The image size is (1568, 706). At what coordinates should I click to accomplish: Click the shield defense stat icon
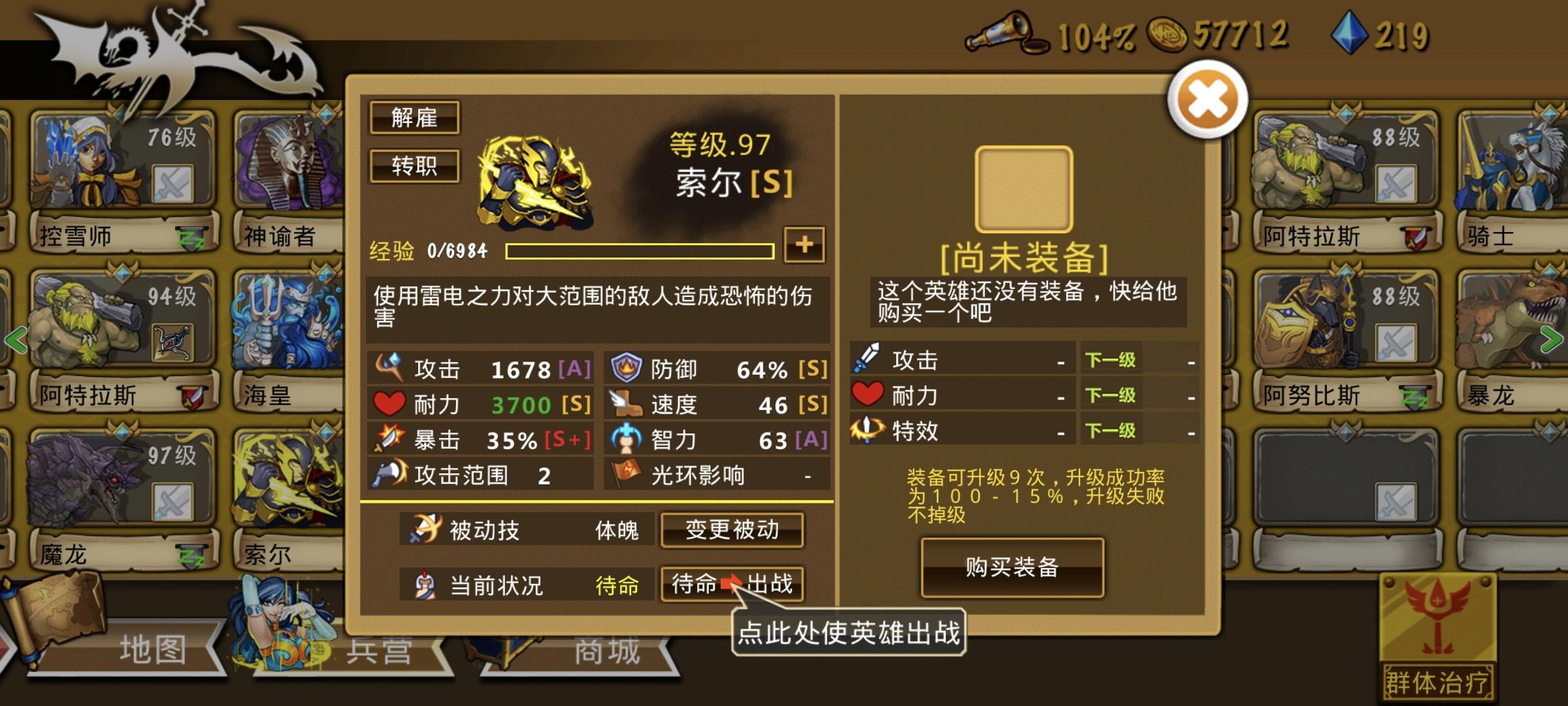click(x=624, y=367)
